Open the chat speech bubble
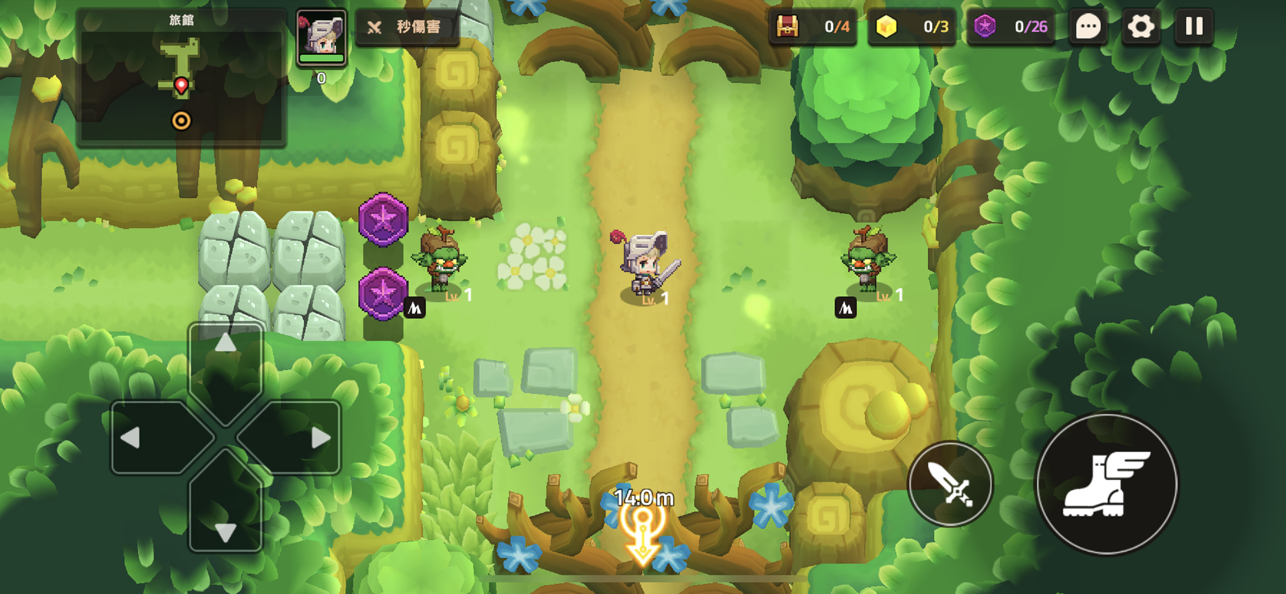Viewport: 1286px width, 594px height. [1087, 27]
